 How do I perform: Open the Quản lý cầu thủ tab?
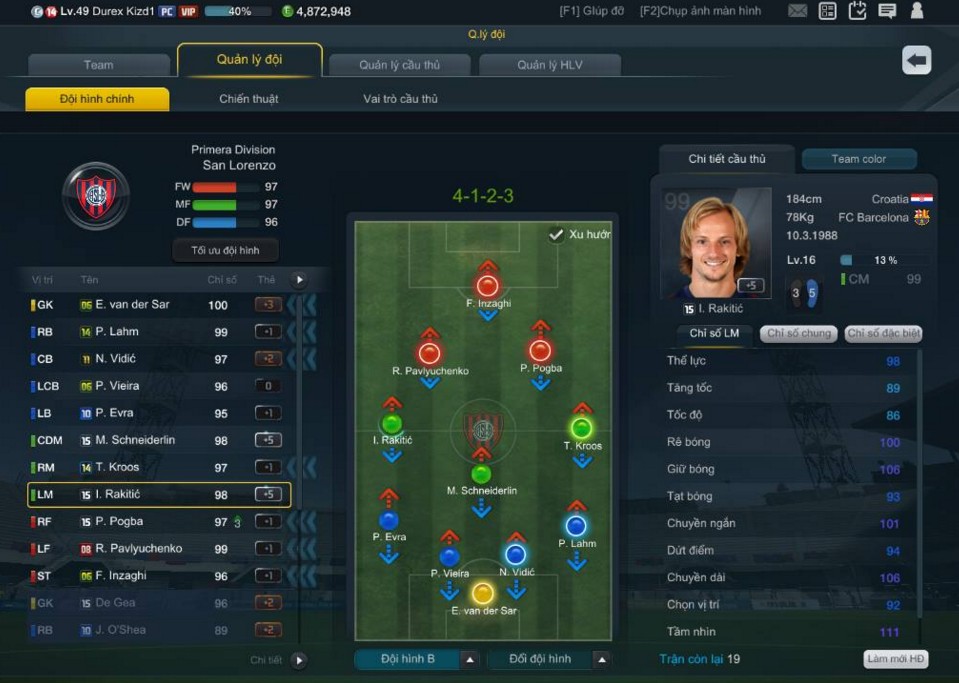(x=399, y=65)
